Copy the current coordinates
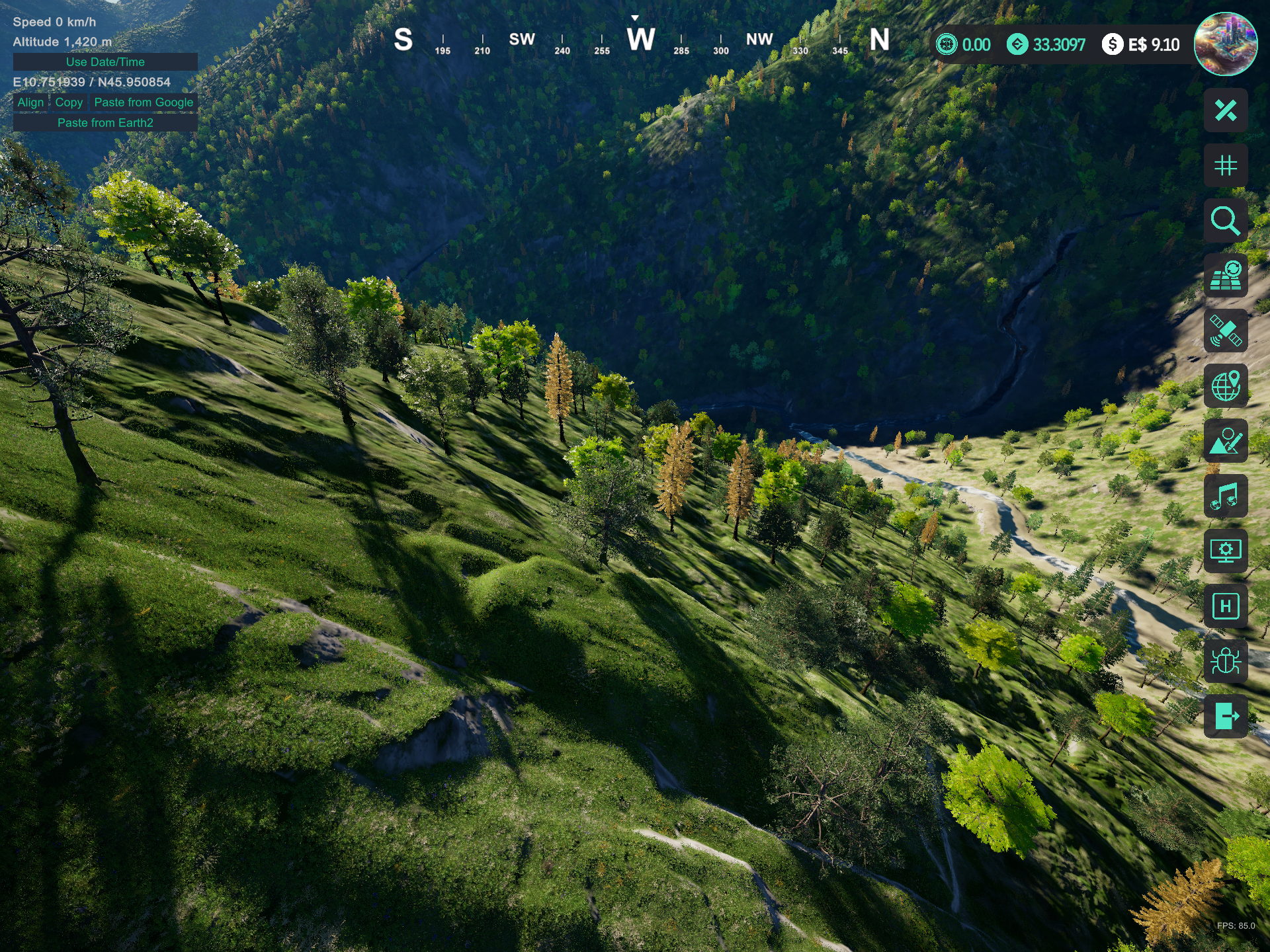The height and width of the screenshot is (952, 1270). coord(69,102)
